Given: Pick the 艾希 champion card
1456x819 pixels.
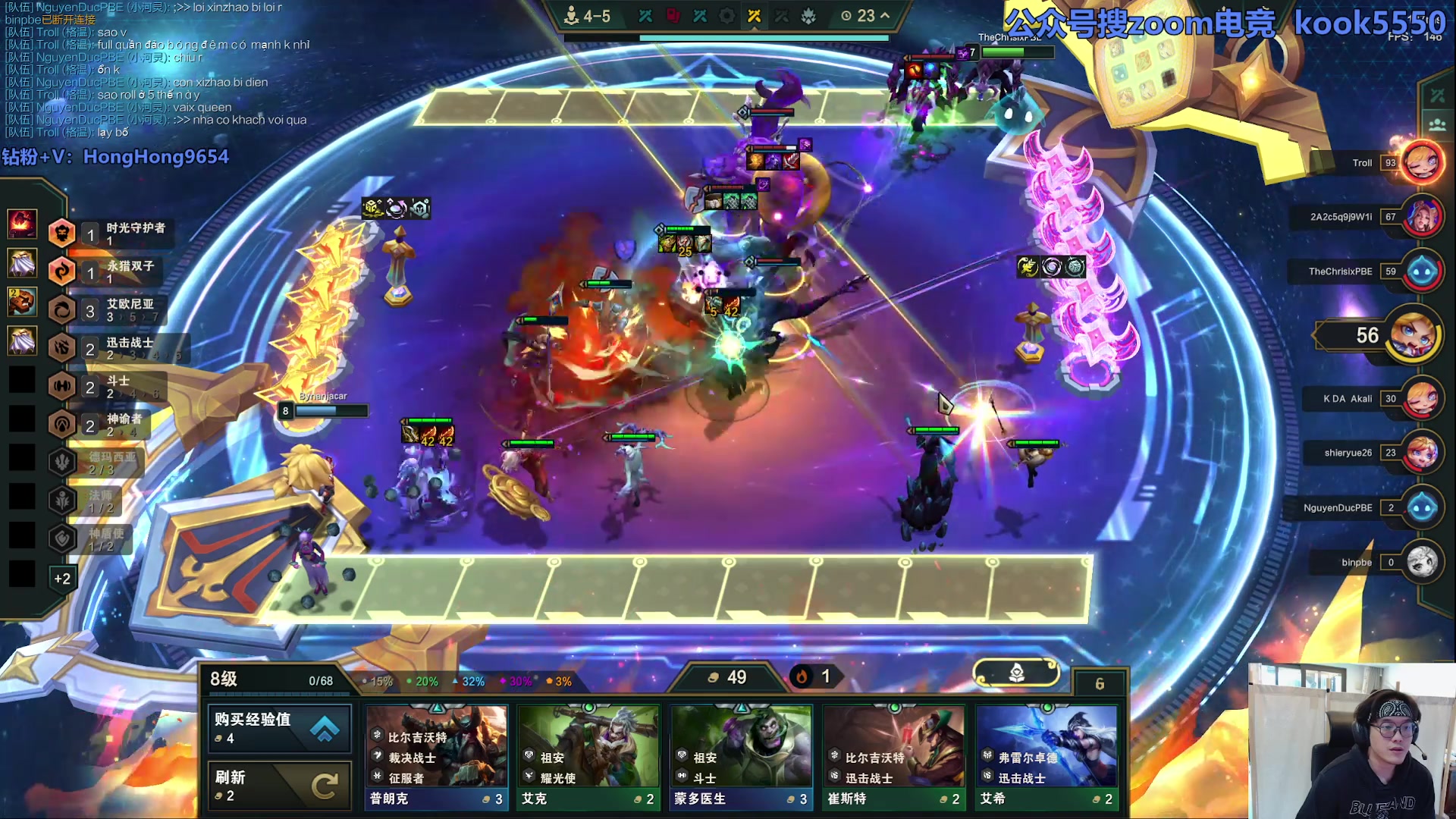Looking at the screenshot, I should pos(1046,757).
